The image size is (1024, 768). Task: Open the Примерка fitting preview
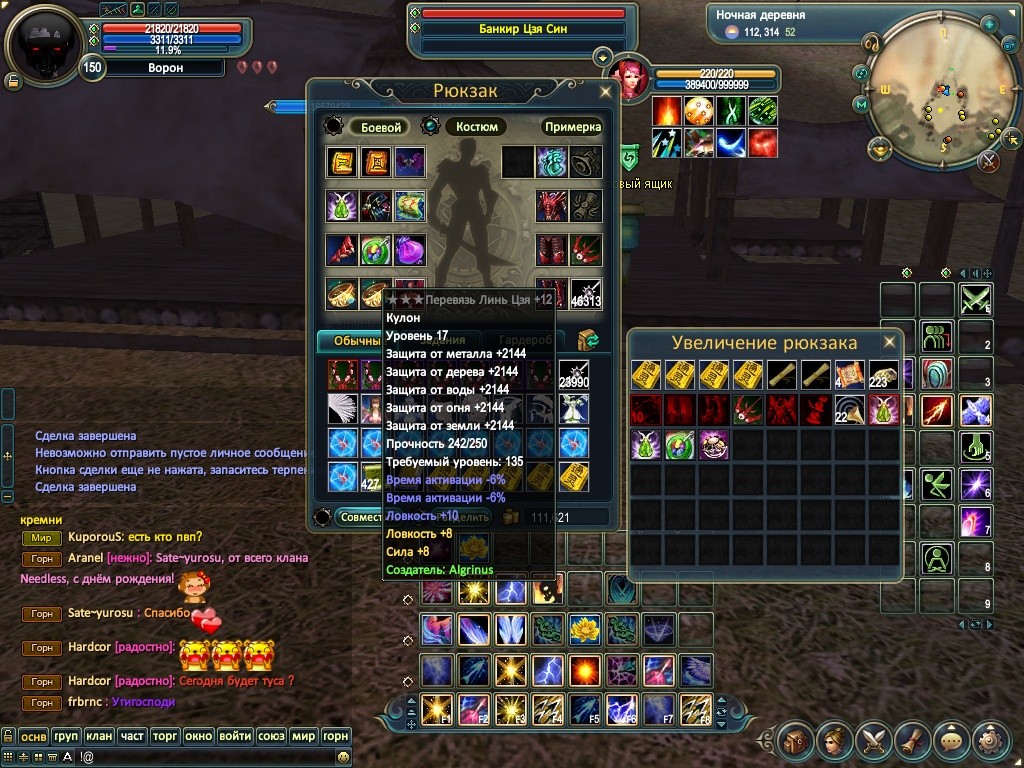573,127
